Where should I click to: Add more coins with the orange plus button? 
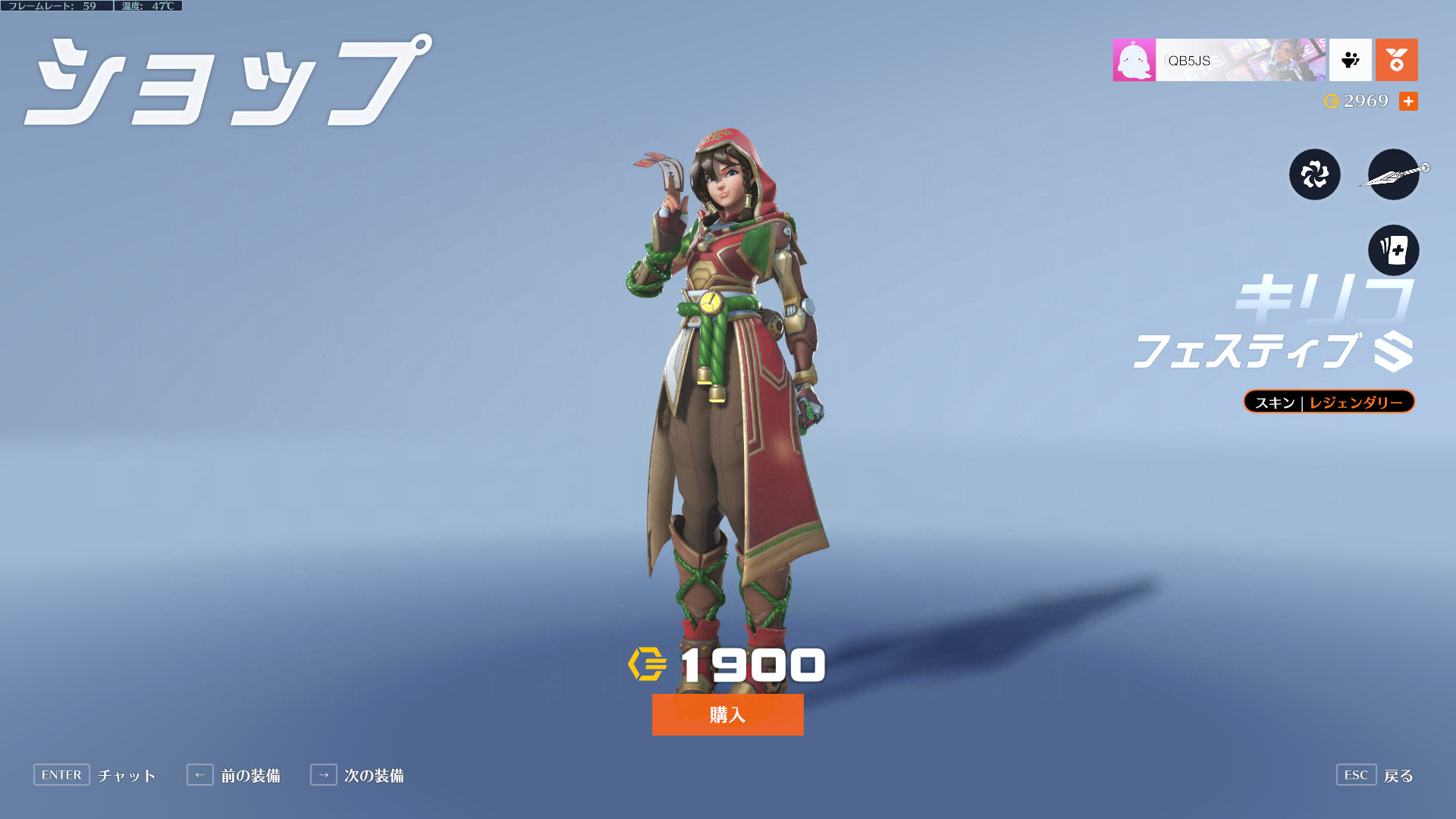(1408, 101)
